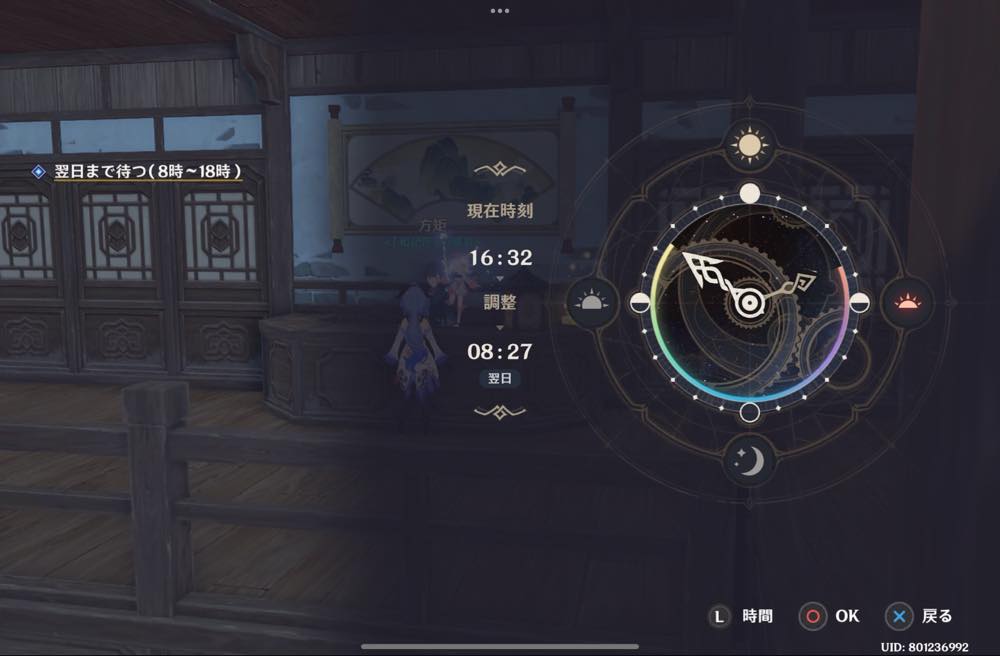
Task: Click the solid white circle on the dial
Action: [x=749, y=193]
